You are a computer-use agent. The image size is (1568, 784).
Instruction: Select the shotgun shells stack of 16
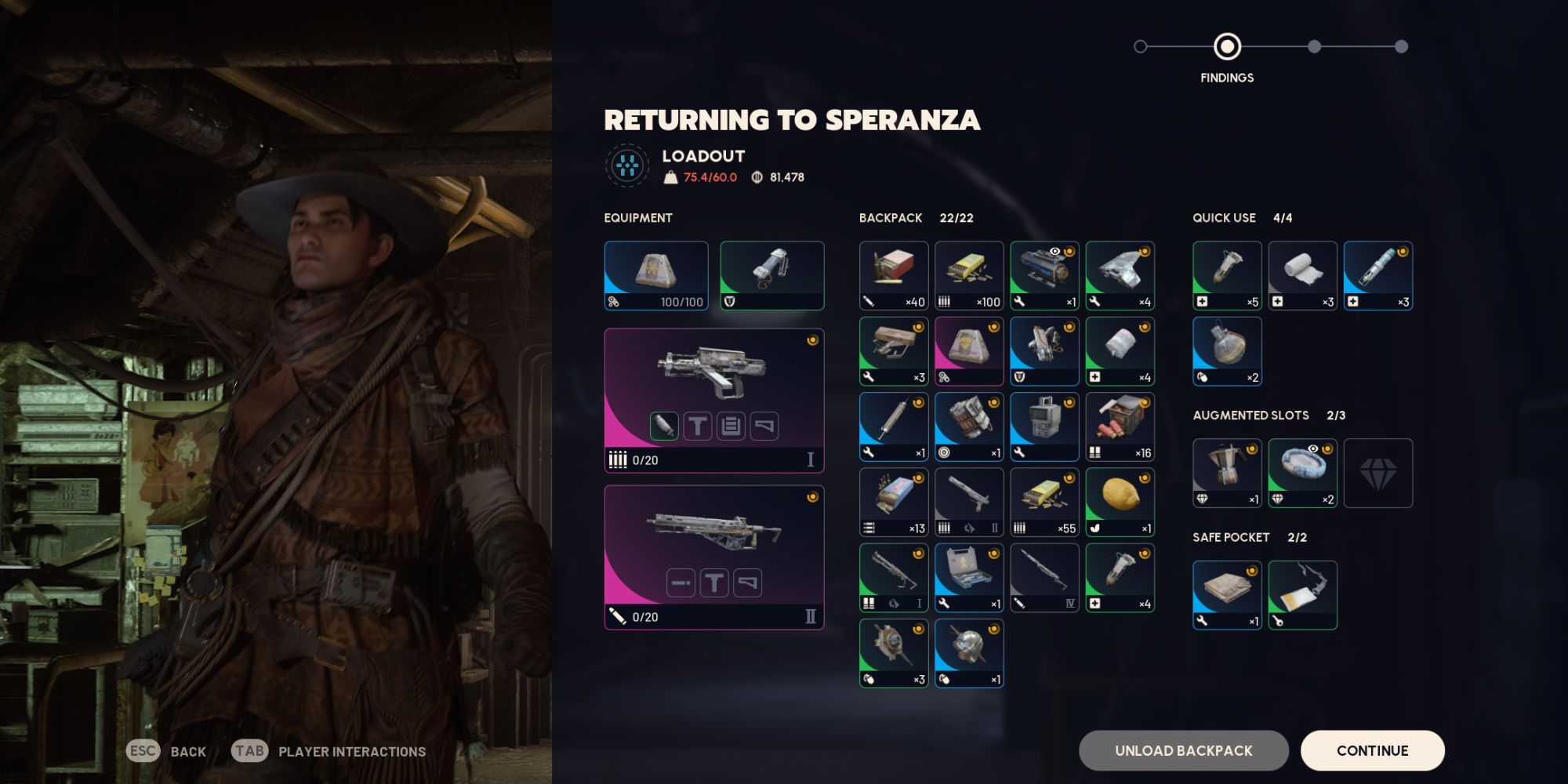pyautogui.click(x=1120, y=426)
